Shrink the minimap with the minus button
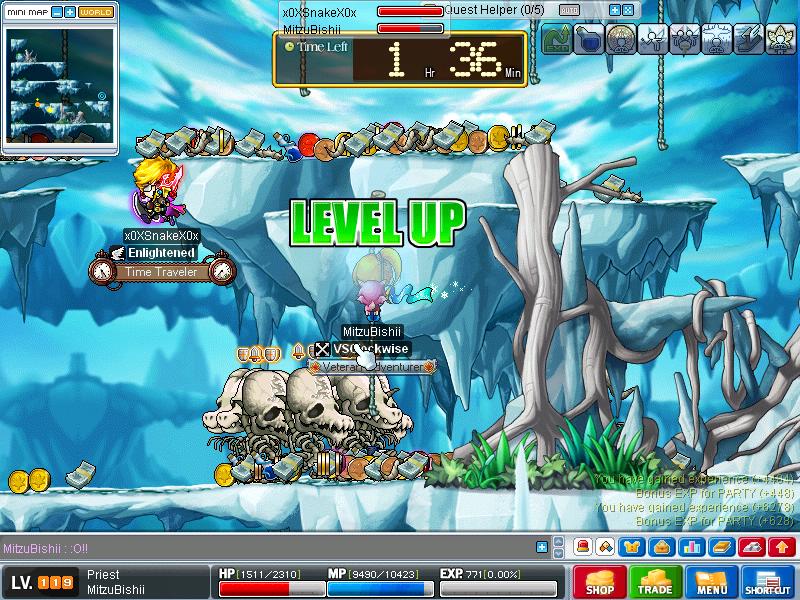This screenshot has width=800, height=600. [x=56, y=12]
